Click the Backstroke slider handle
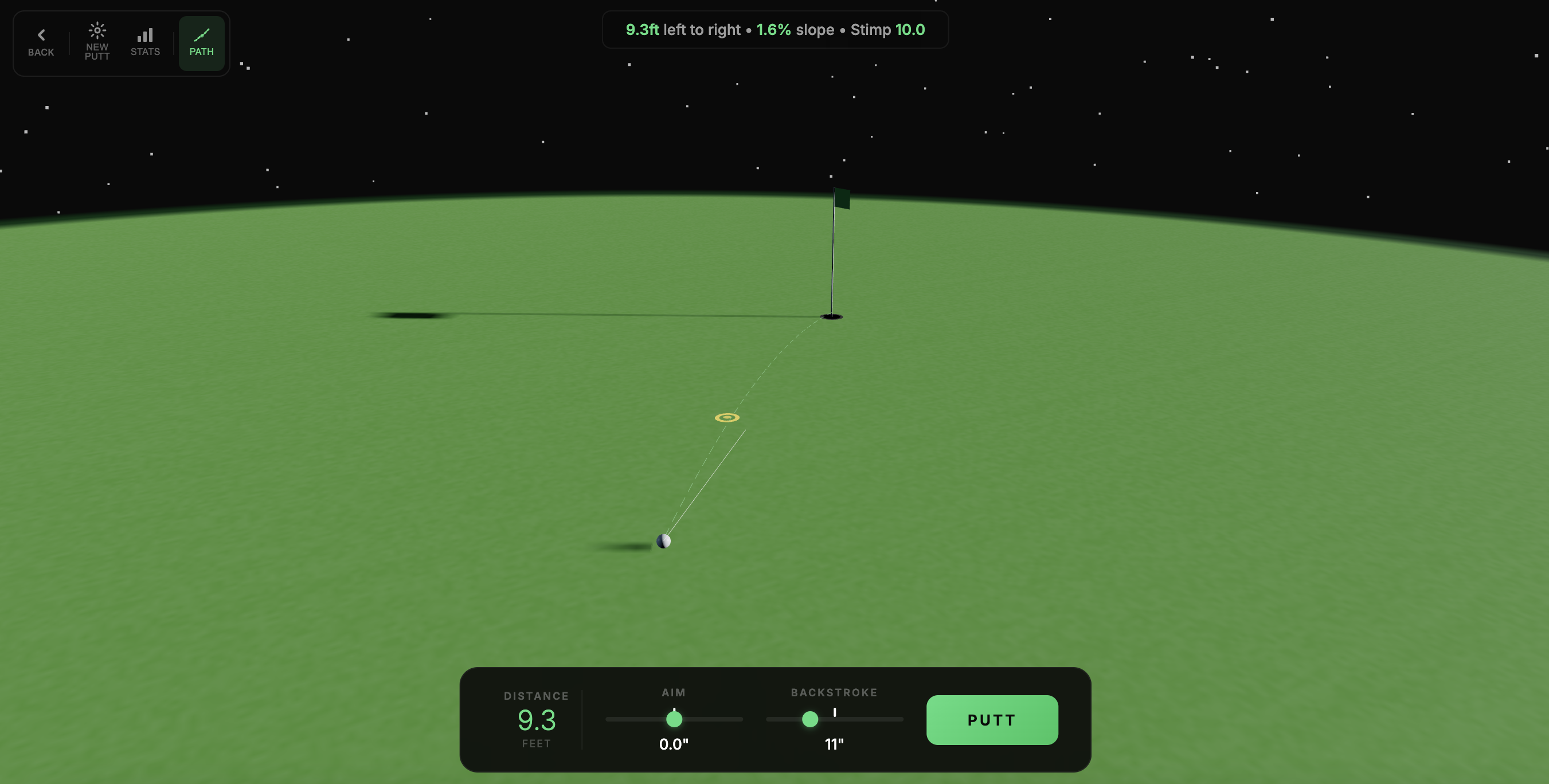1549x784 pixels. point(810,719)
